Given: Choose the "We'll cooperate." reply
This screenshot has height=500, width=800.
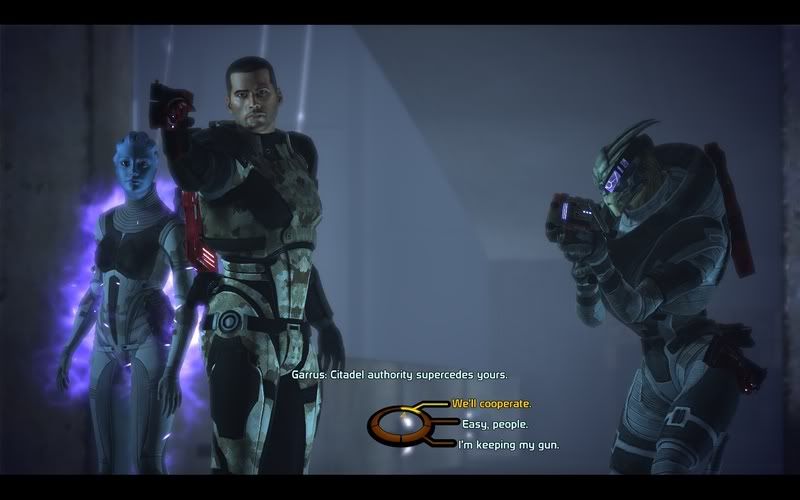Looking at the screenshot, I should pos(491,404).
